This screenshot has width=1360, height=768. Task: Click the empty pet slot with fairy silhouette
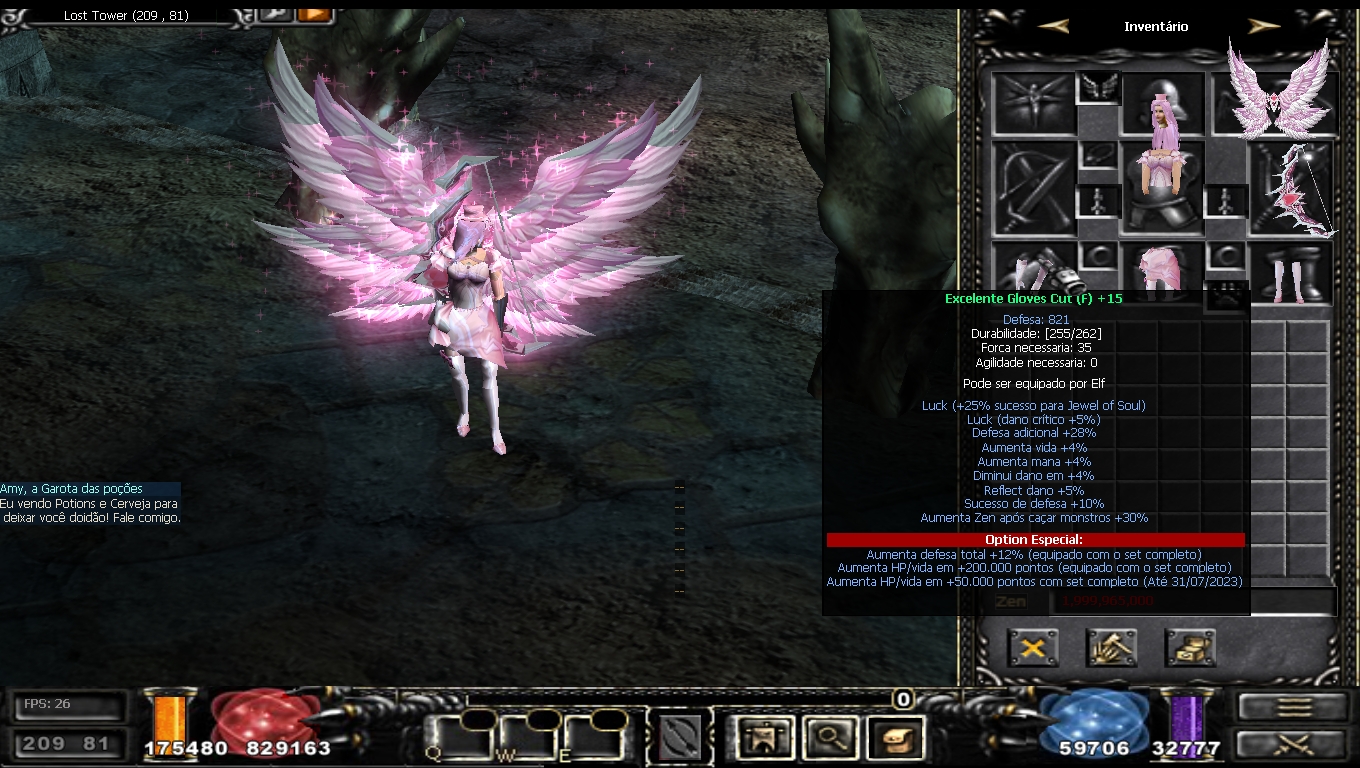point(1033,103)
